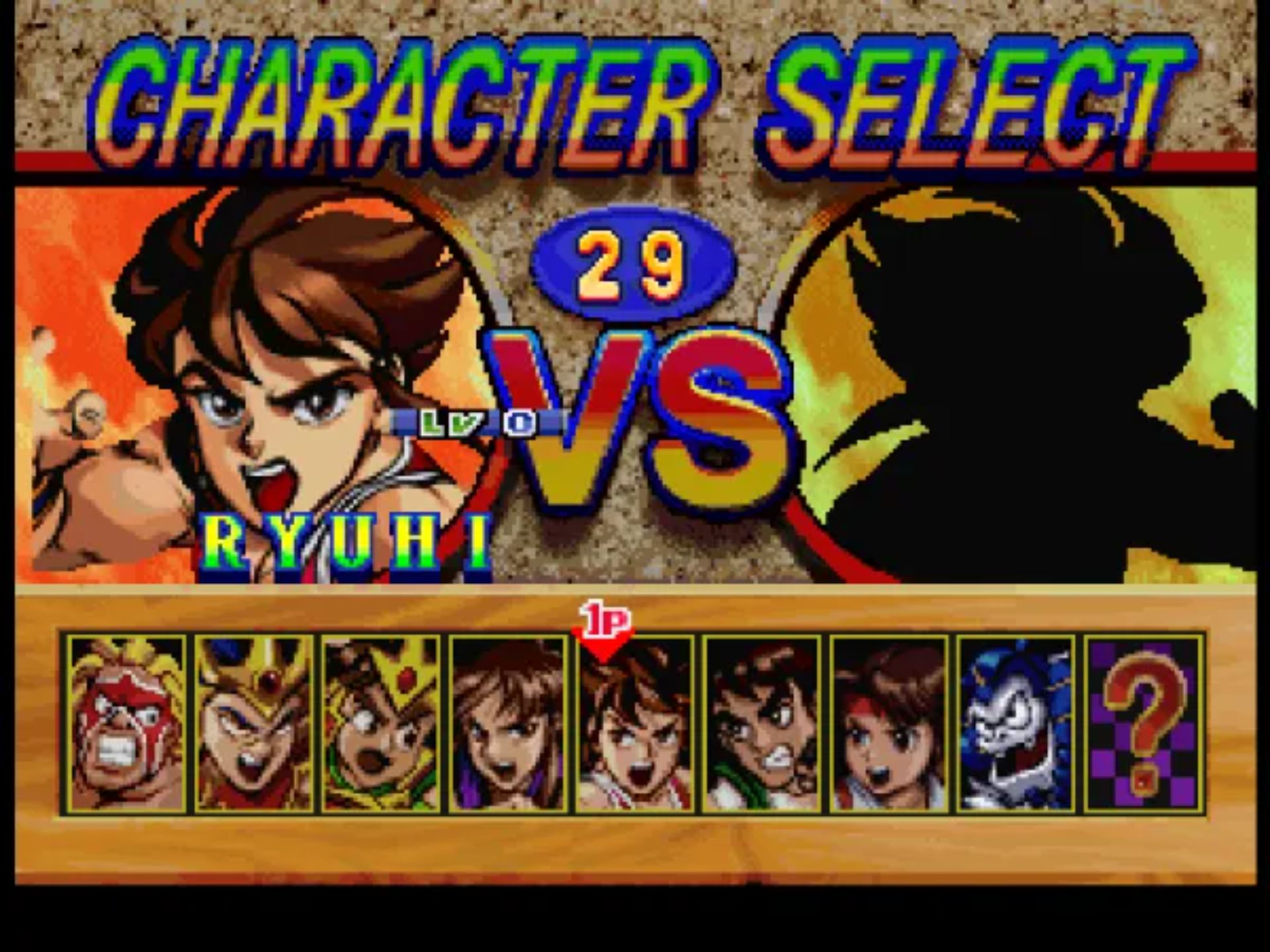Click the question mark random tile
The height and width of the screenshot is (952, 1270).
1143,724
